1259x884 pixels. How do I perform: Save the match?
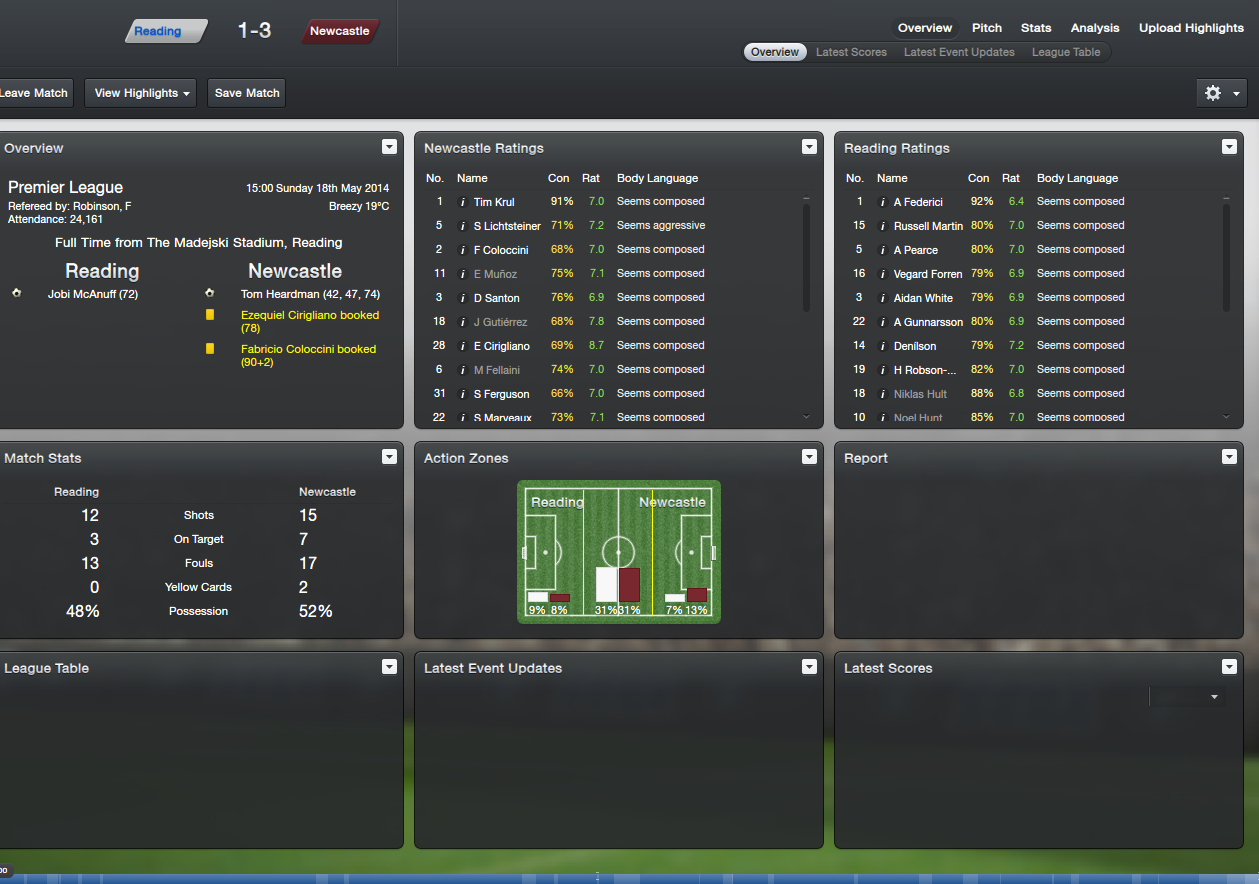pos(247,93)
